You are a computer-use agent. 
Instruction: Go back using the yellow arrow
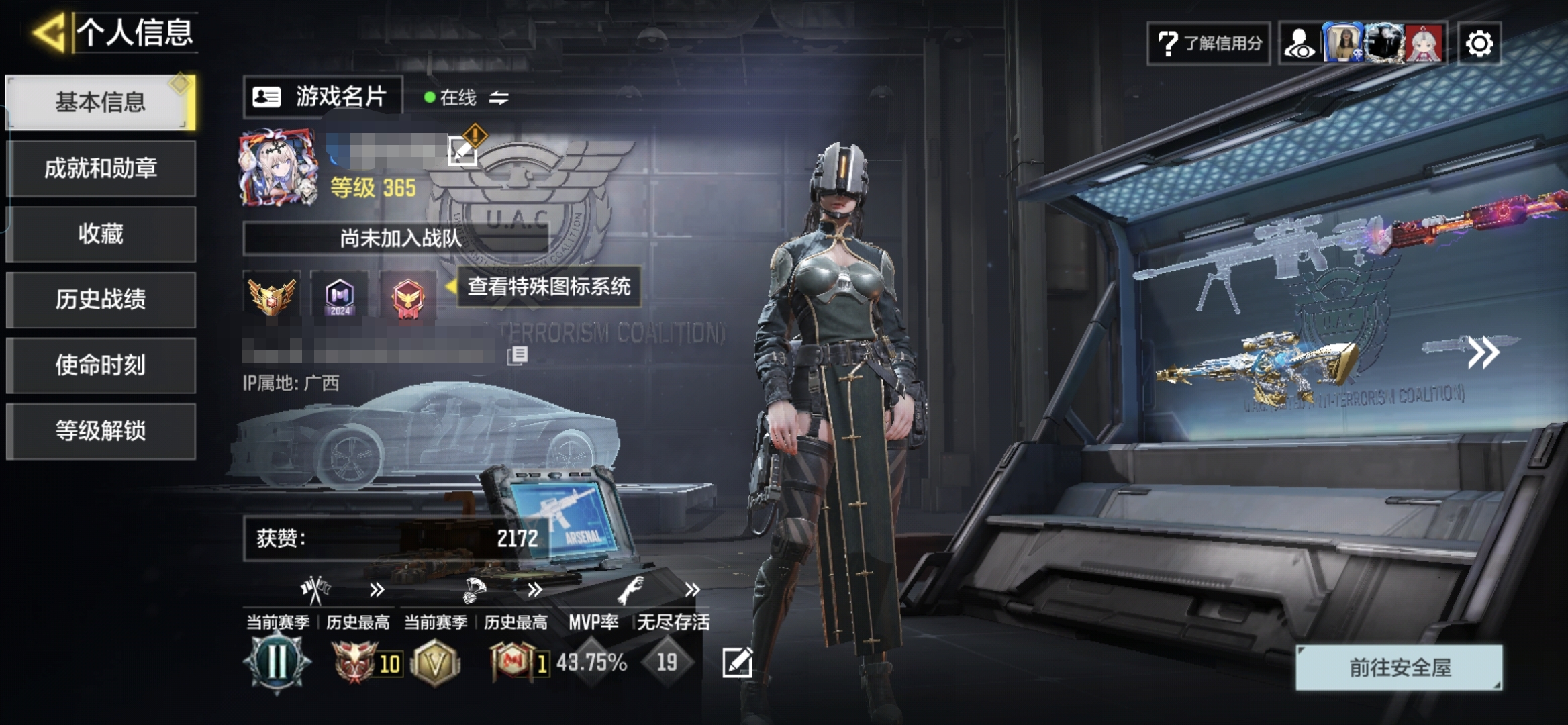coord(48,32)
